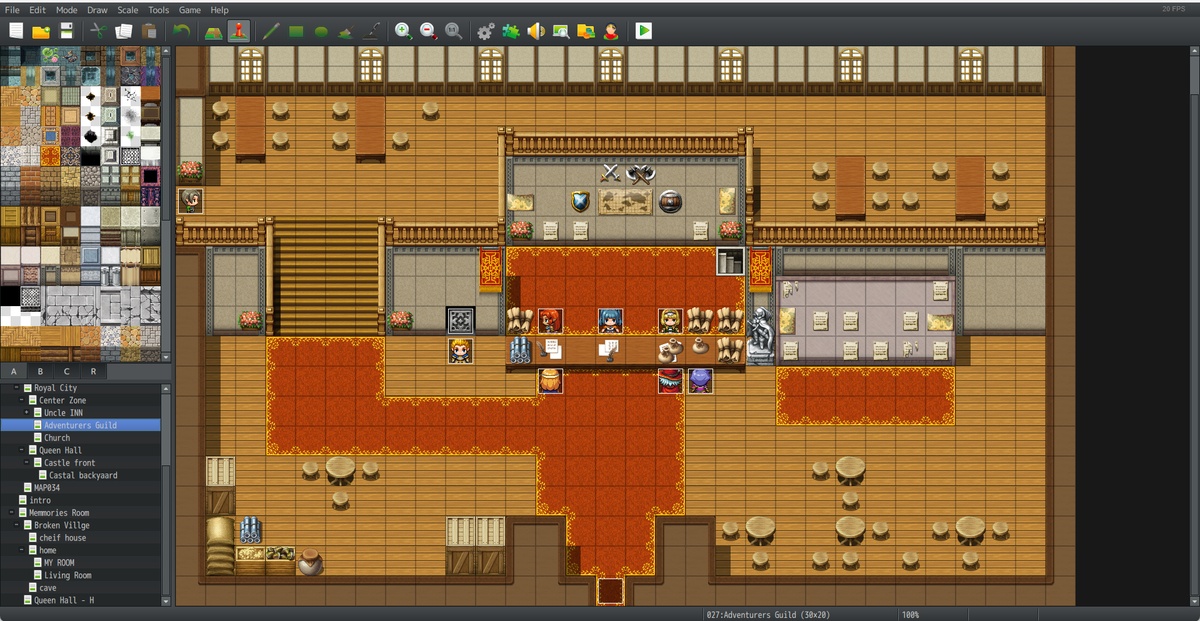Click the save project floppy icon

66,31
